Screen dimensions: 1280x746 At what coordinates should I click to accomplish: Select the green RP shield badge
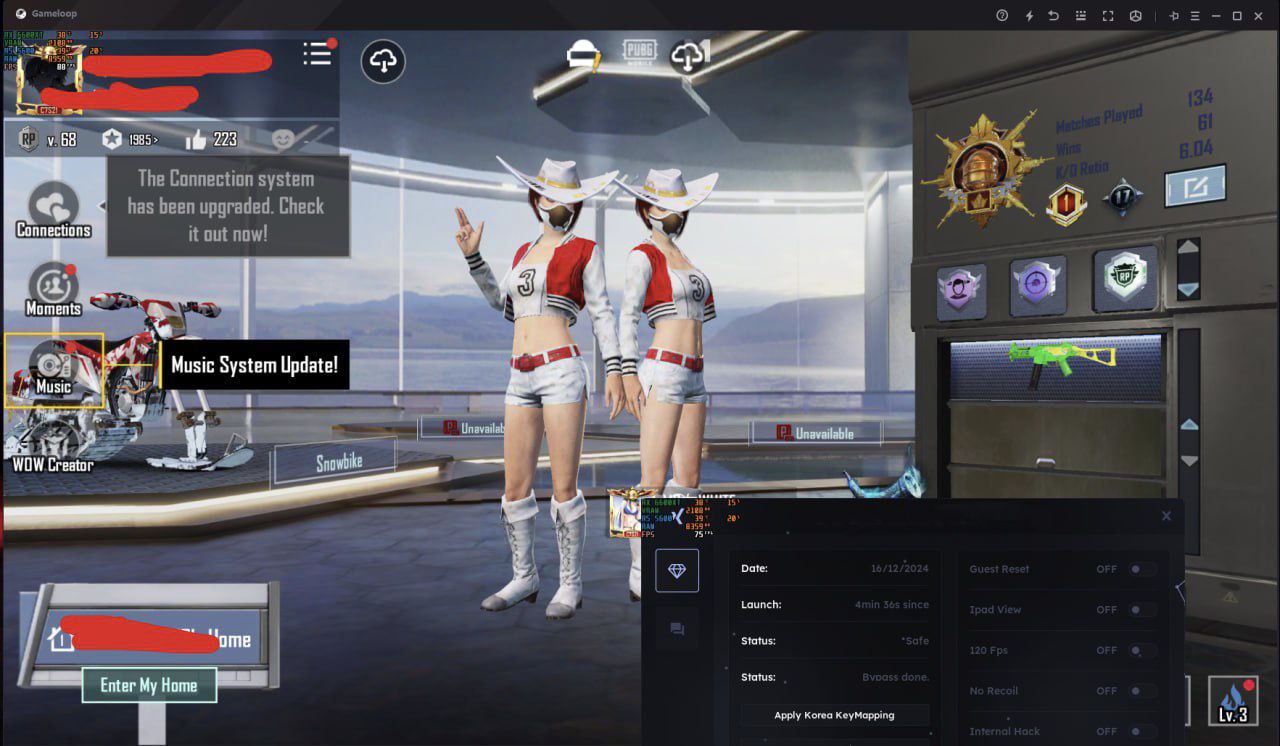(x=1125, y=280)
